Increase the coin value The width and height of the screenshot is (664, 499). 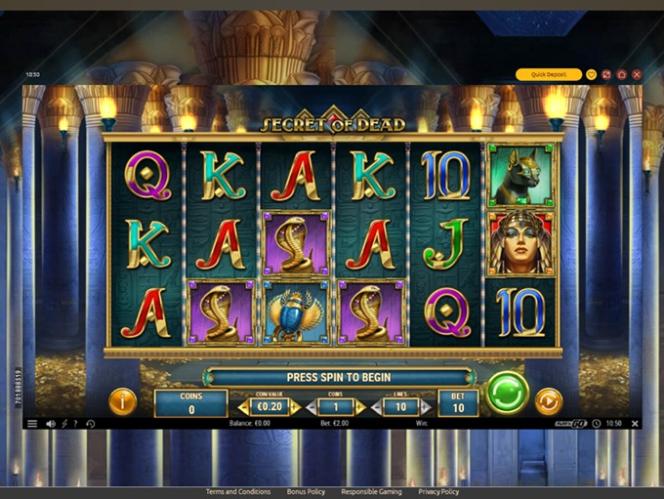[x=295, y=407]
